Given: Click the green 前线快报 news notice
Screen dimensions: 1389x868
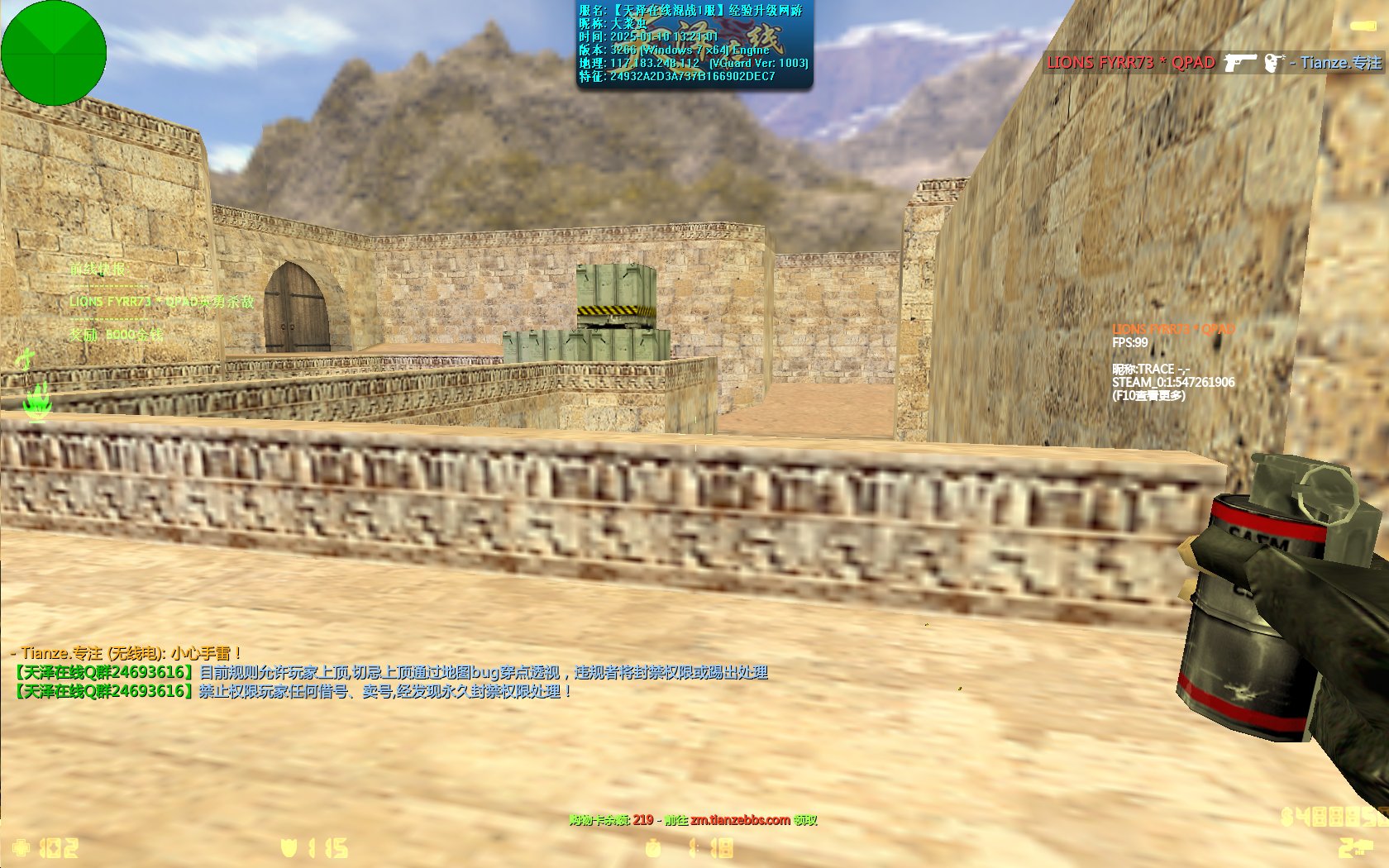Looking at the screenshot, I should [98, 269].
